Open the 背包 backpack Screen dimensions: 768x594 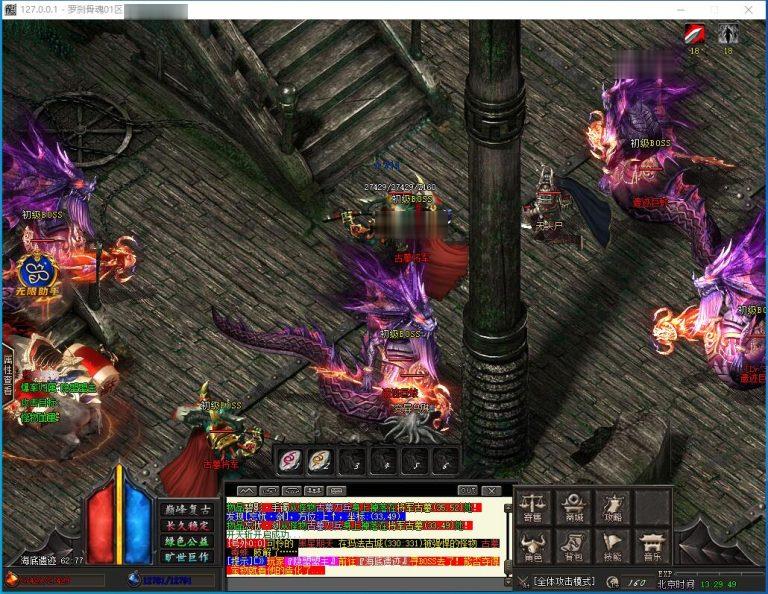click(573, 546)
